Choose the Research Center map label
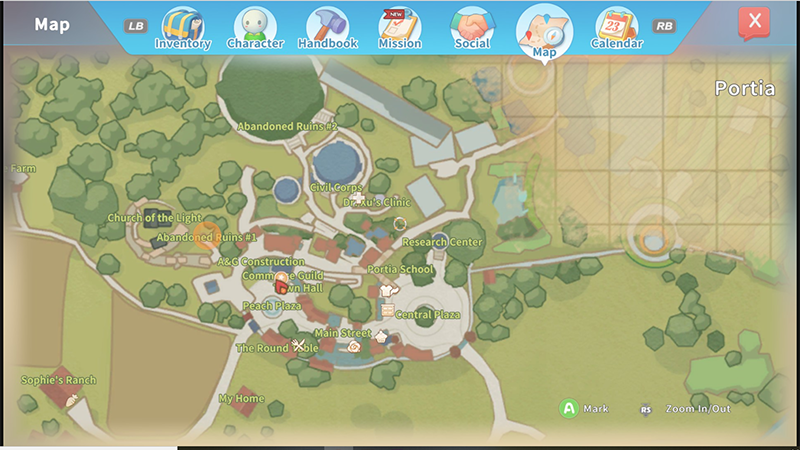 (442, 242)
